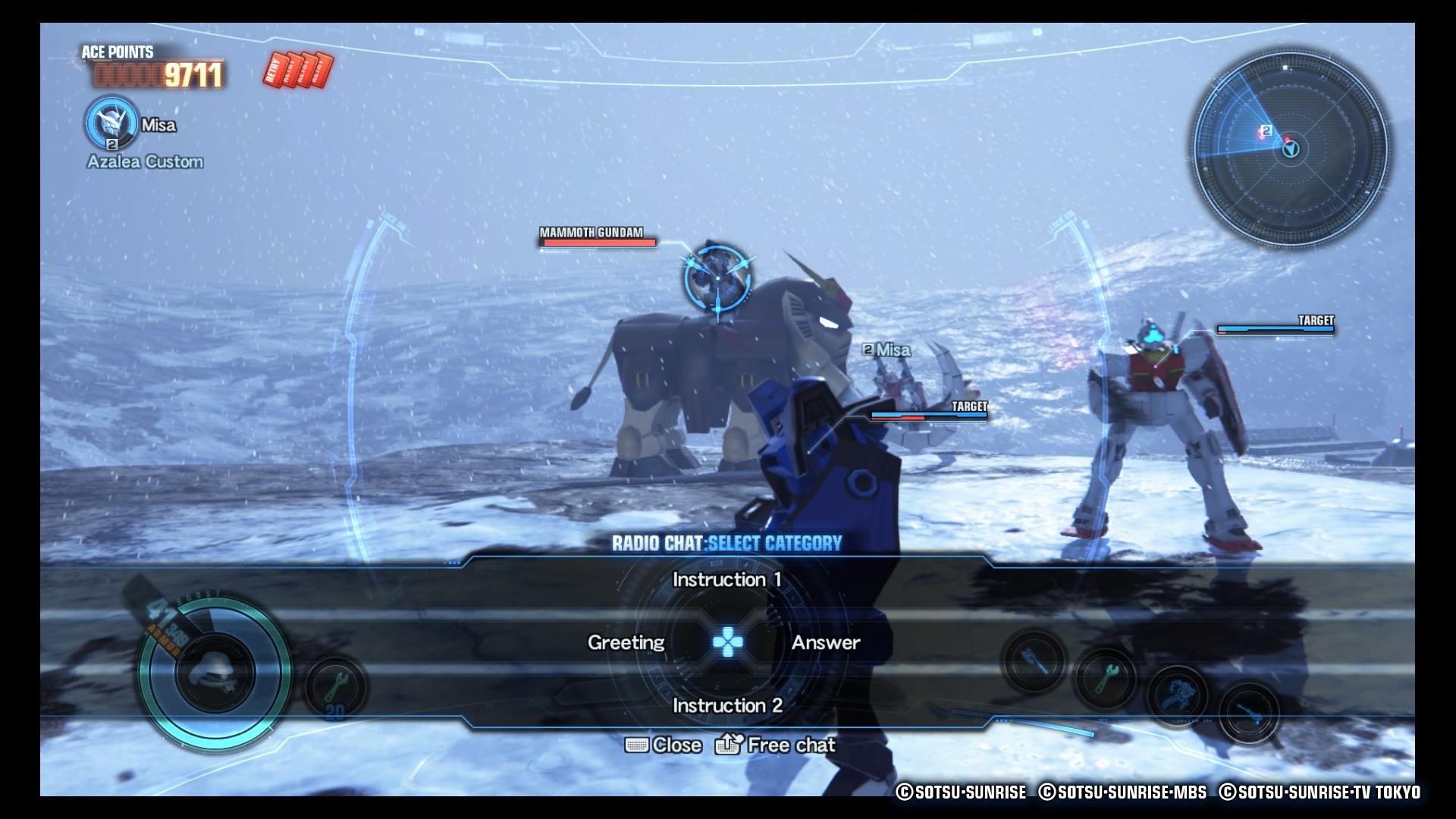Select the Instruction 1 radio chat category
Screen dimensions: 1456x819
[726, 580]
